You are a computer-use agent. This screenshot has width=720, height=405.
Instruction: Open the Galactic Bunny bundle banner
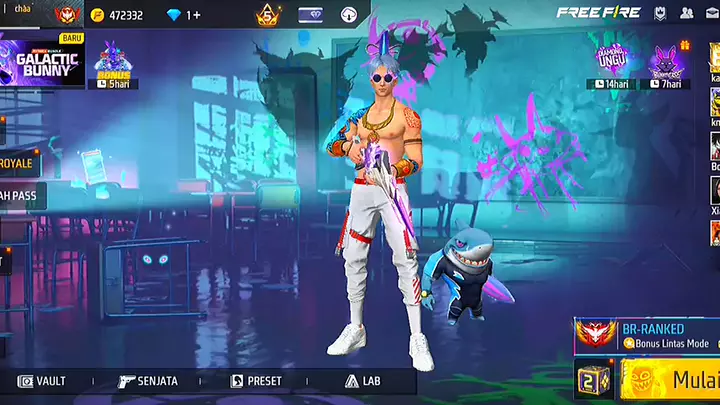[x=43, y=60]
